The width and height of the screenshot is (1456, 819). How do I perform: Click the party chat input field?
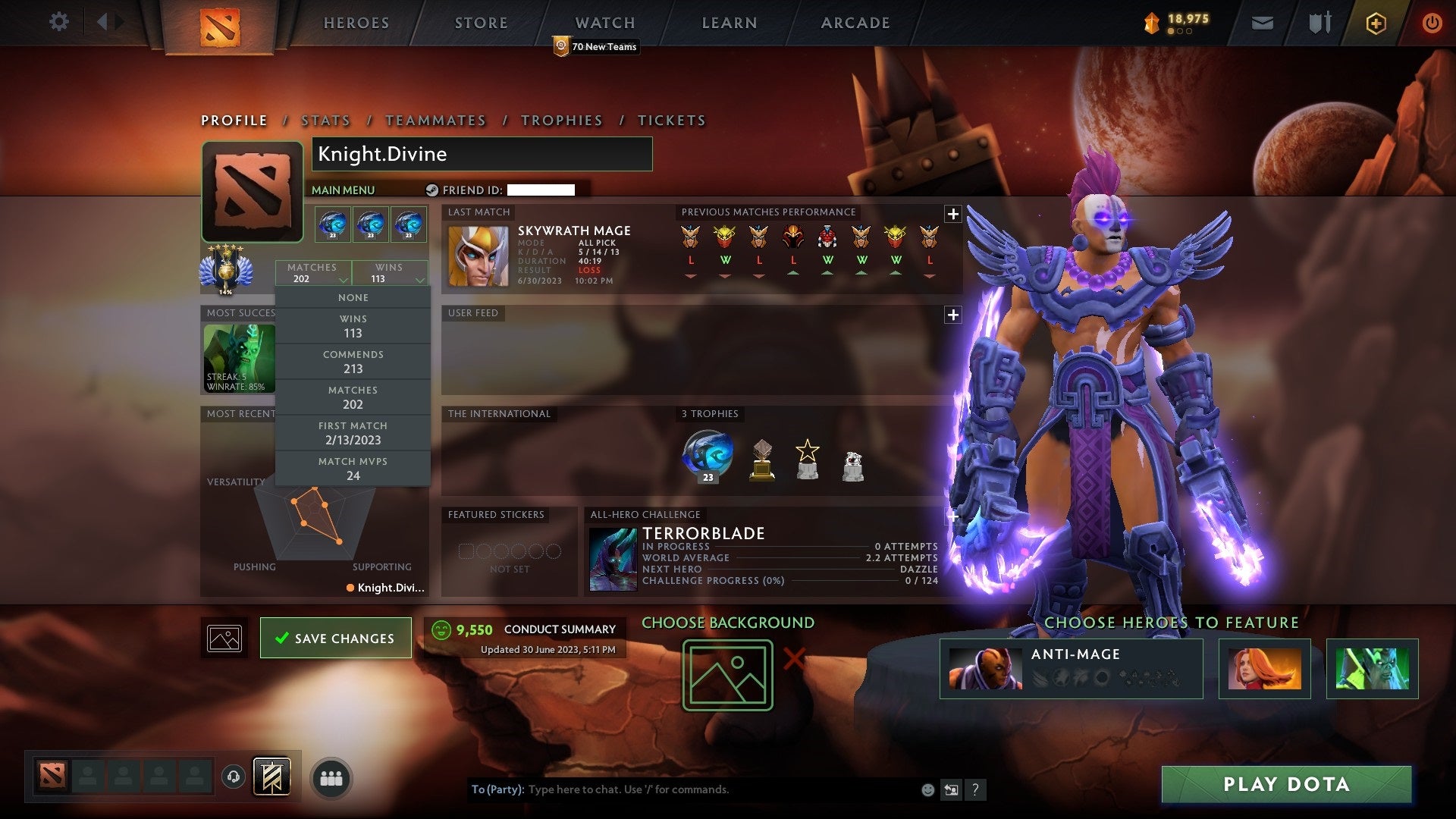(x=682, y=789)
